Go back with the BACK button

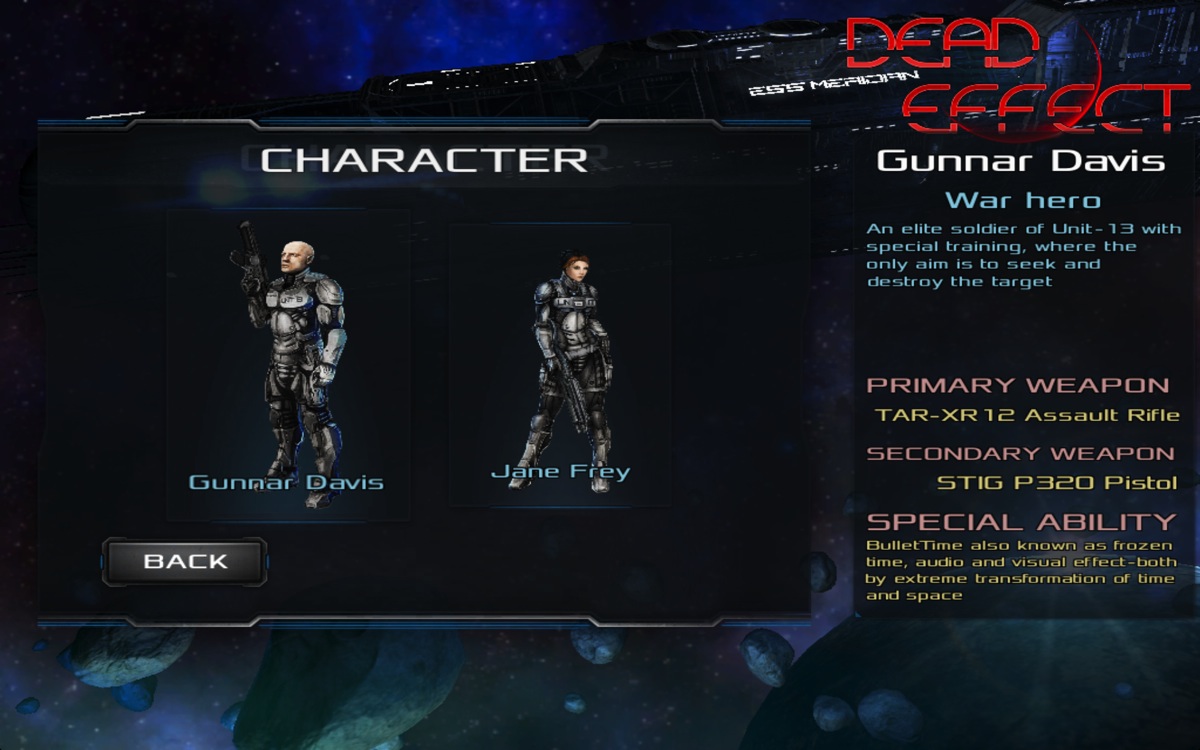pyautogui.click(x=185, y=562)
